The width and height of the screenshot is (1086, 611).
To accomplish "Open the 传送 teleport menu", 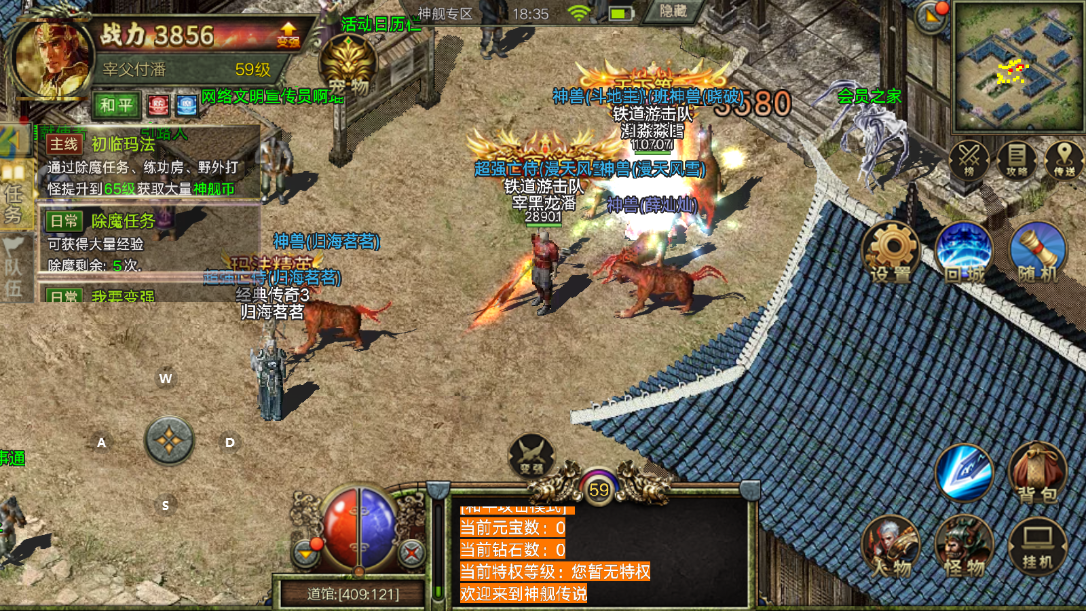I will tap(1063, 160).
